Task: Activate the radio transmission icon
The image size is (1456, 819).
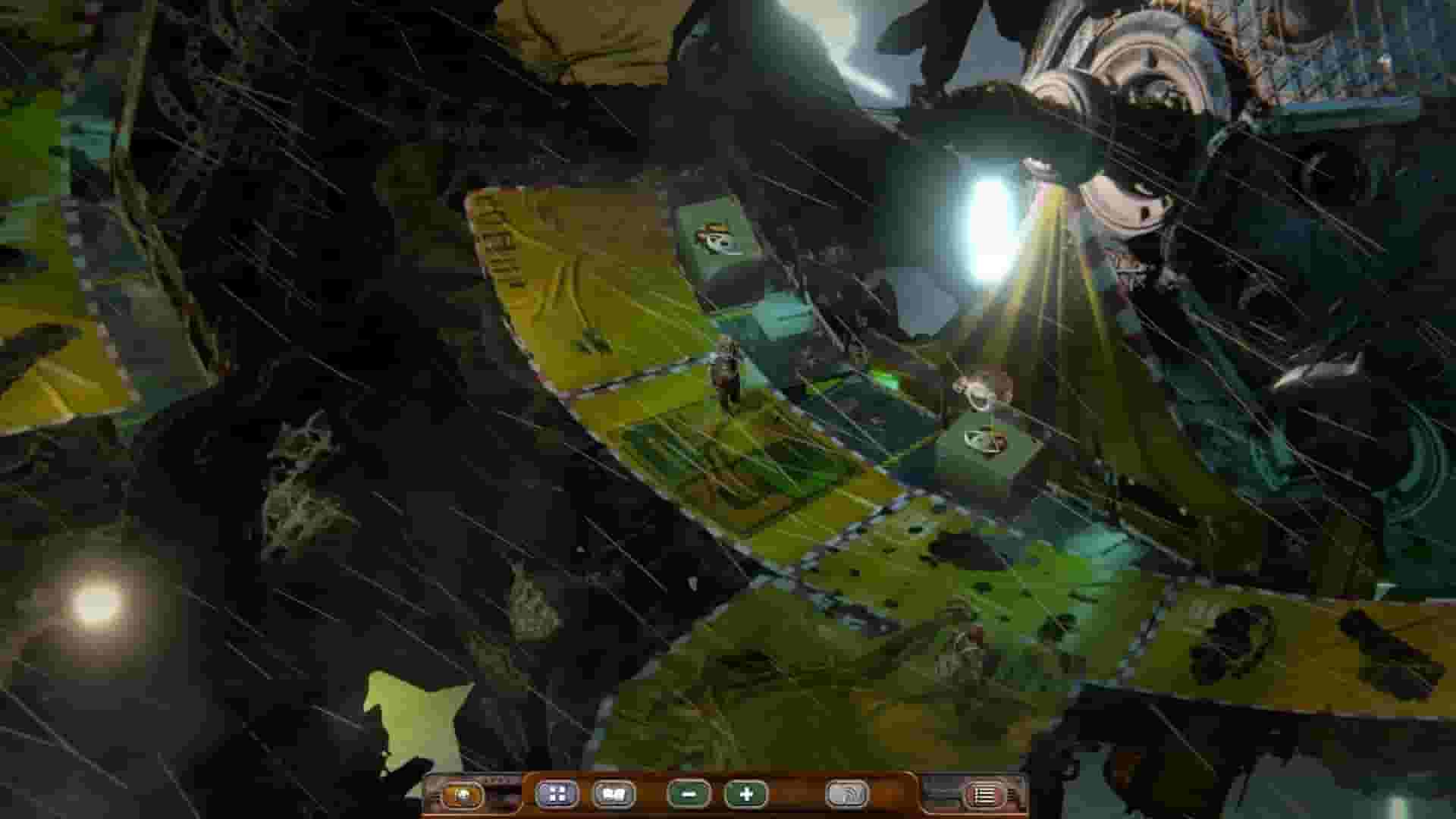Action: (848, 794)
